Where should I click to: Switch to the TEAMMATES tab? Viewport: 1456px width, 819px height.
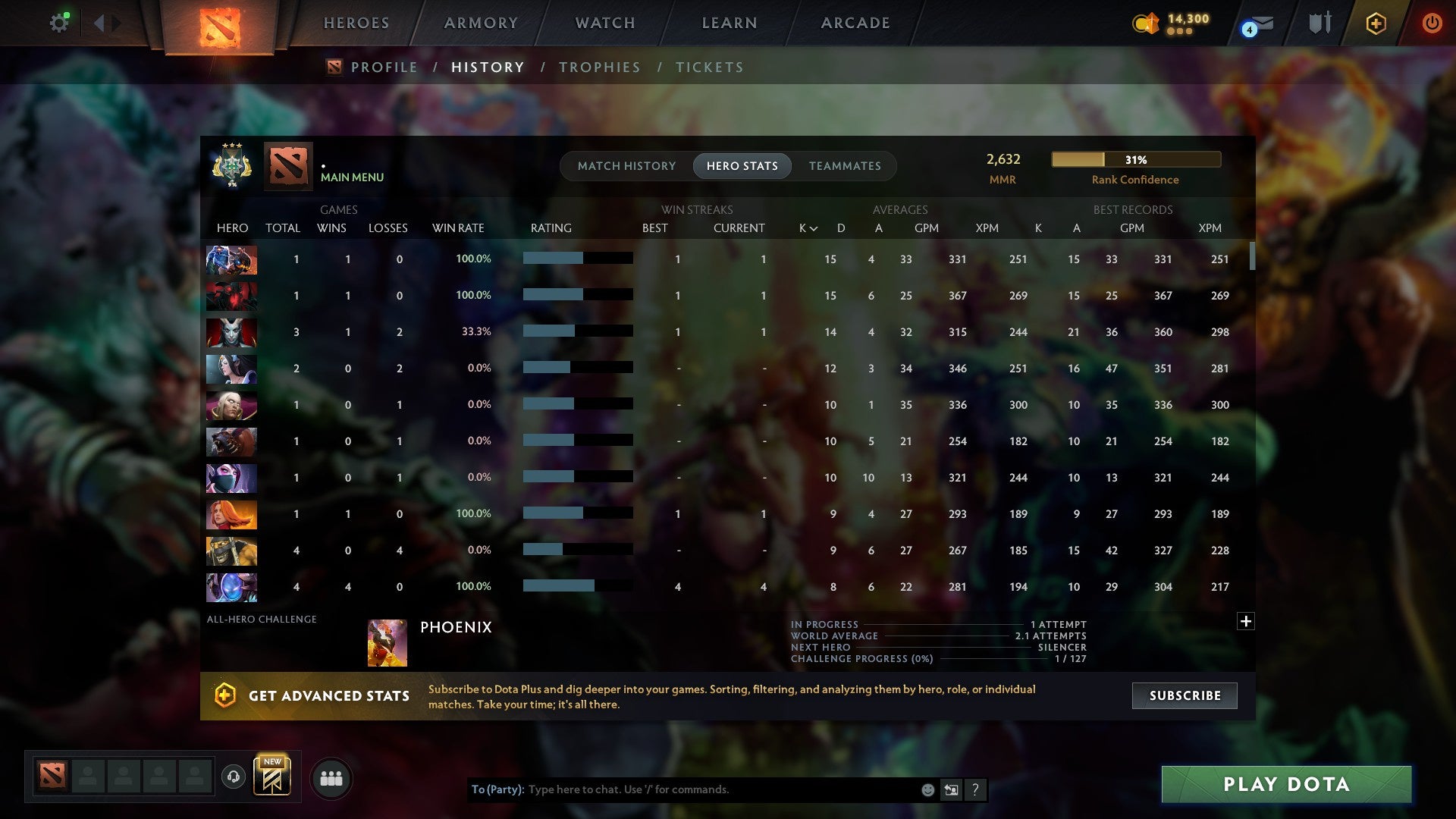pyautogui.click(x=845, y=165)
